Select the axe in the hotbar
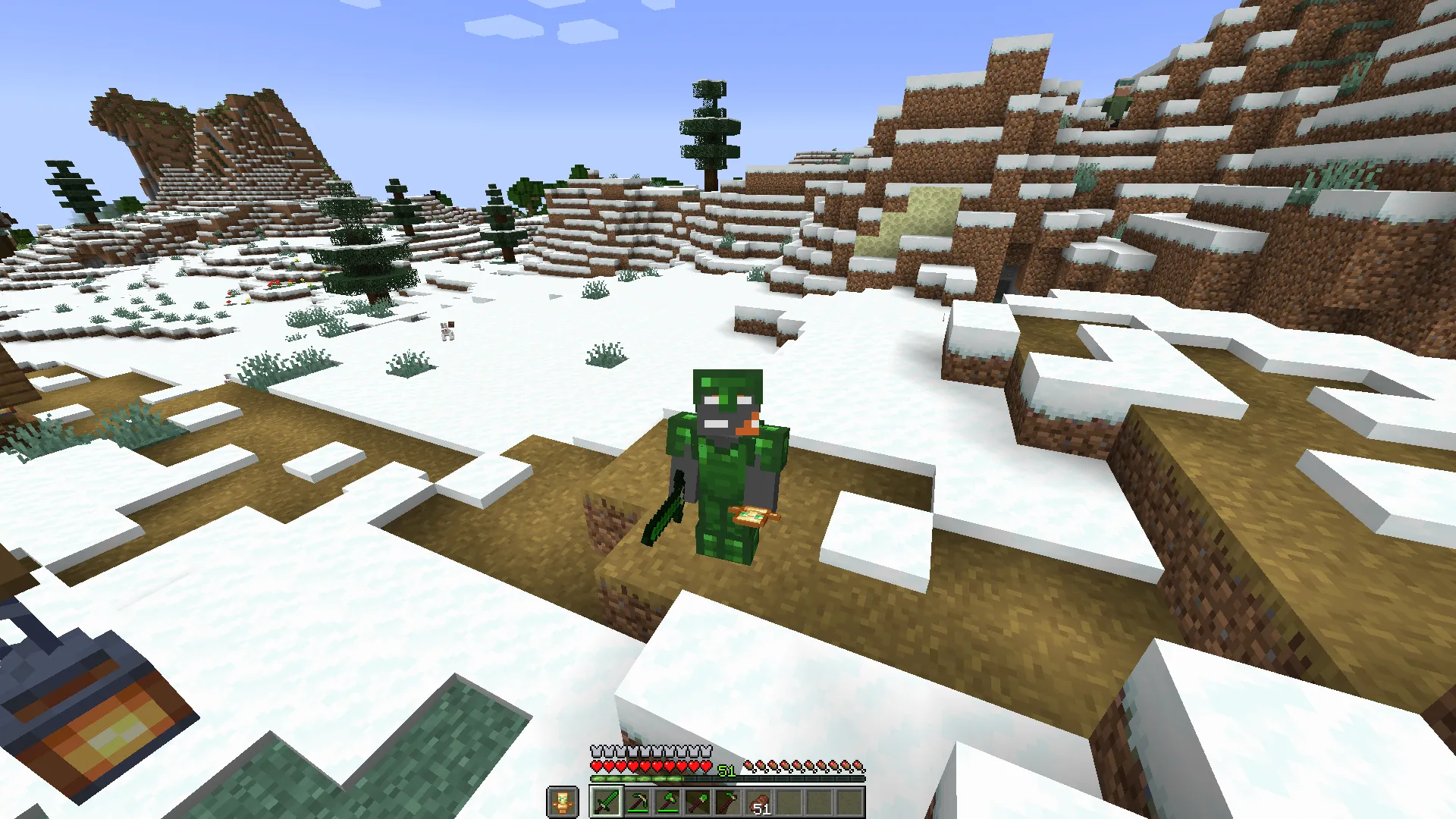Viewport: 1456px width, 819px height. tap(668, 802)
